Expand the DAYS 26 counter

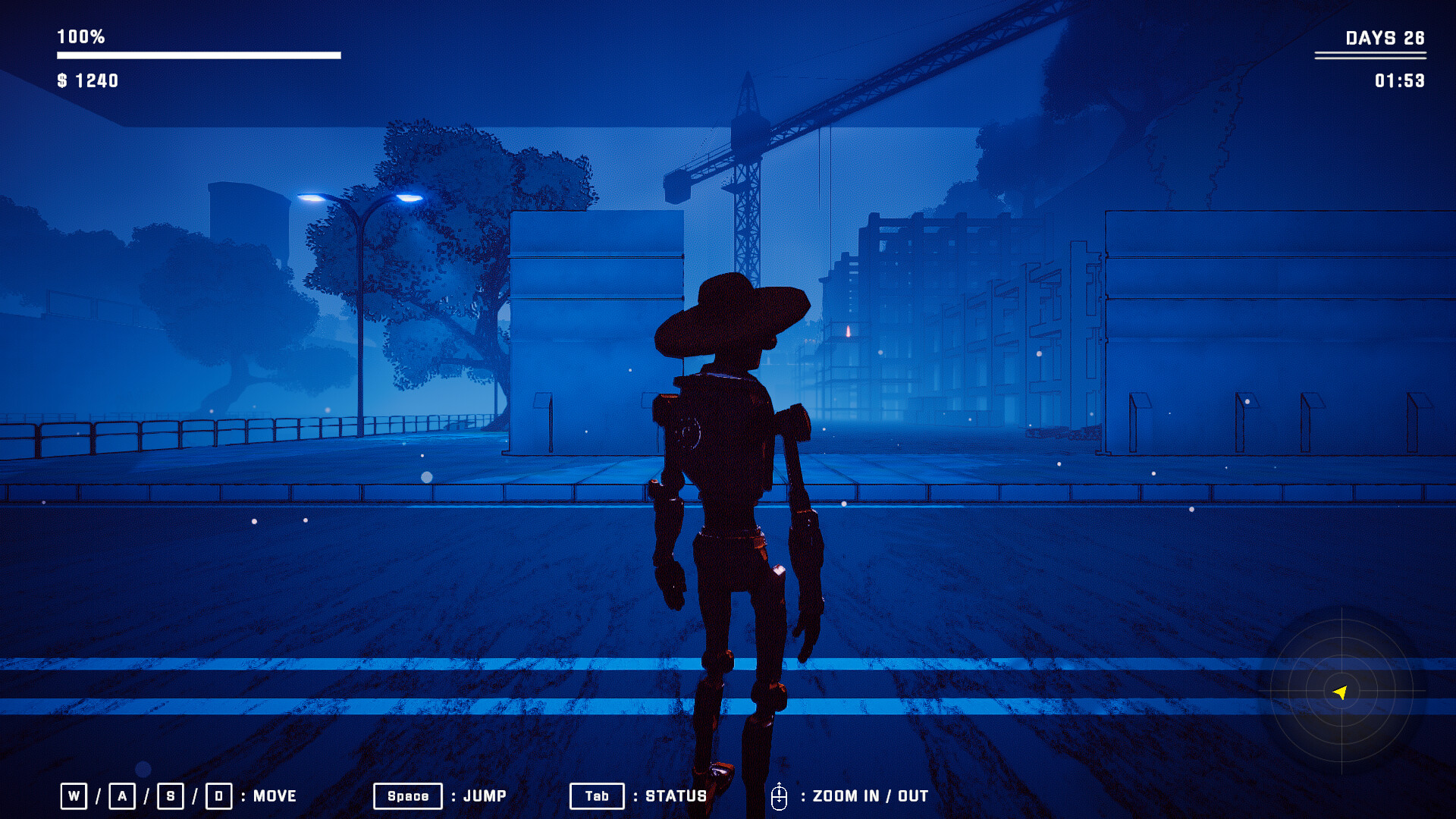(1385, 36)
